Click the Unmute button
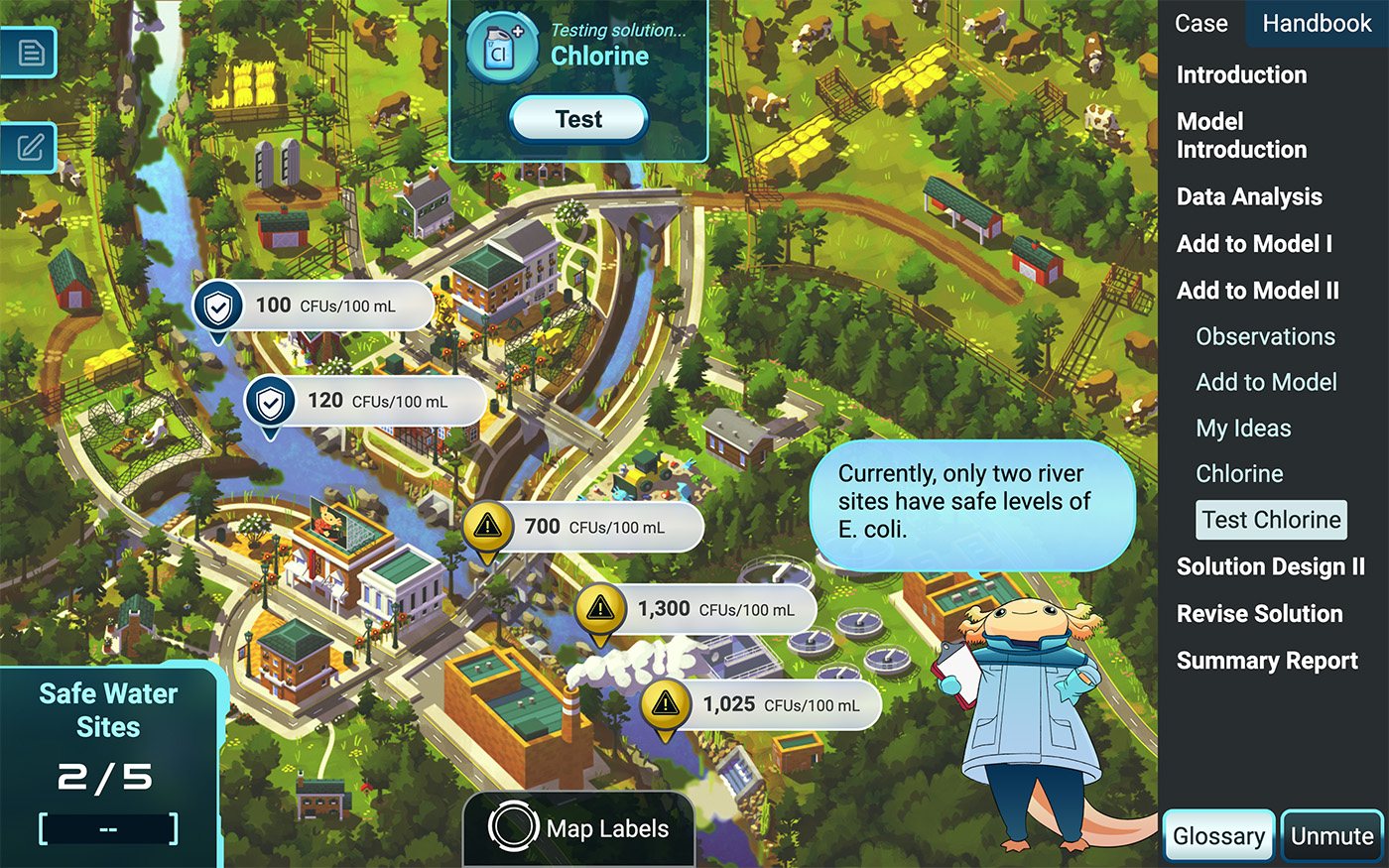Viewport: 1389px width, 868px height. tap(1331, 836)
